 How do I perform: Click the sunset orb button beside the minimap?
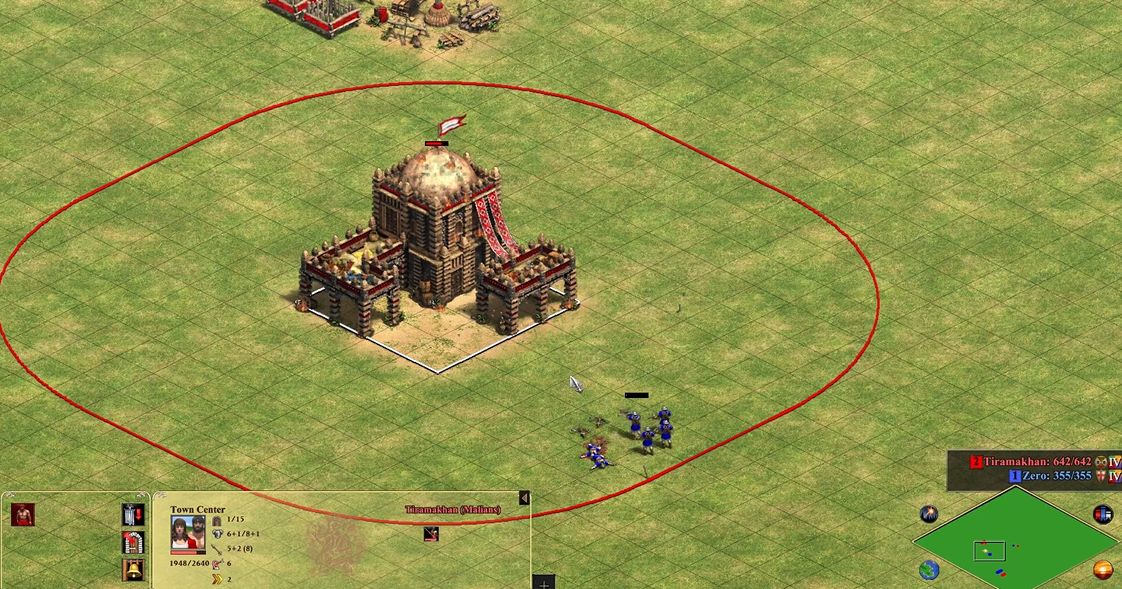1103,570
